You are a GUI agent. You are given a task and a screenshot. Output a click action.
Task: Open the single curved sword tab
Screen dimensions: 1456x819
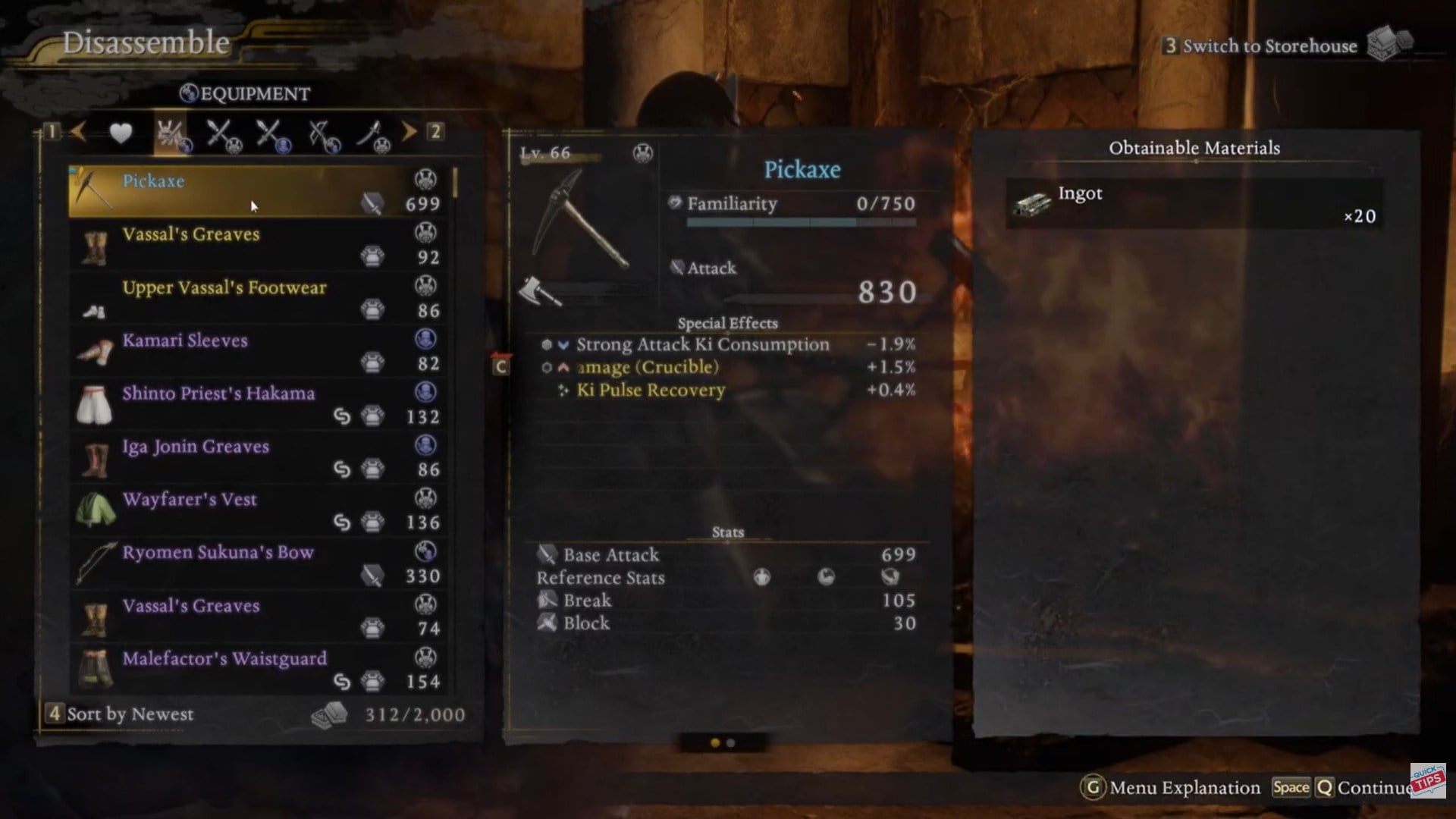(x=372, y=135)
